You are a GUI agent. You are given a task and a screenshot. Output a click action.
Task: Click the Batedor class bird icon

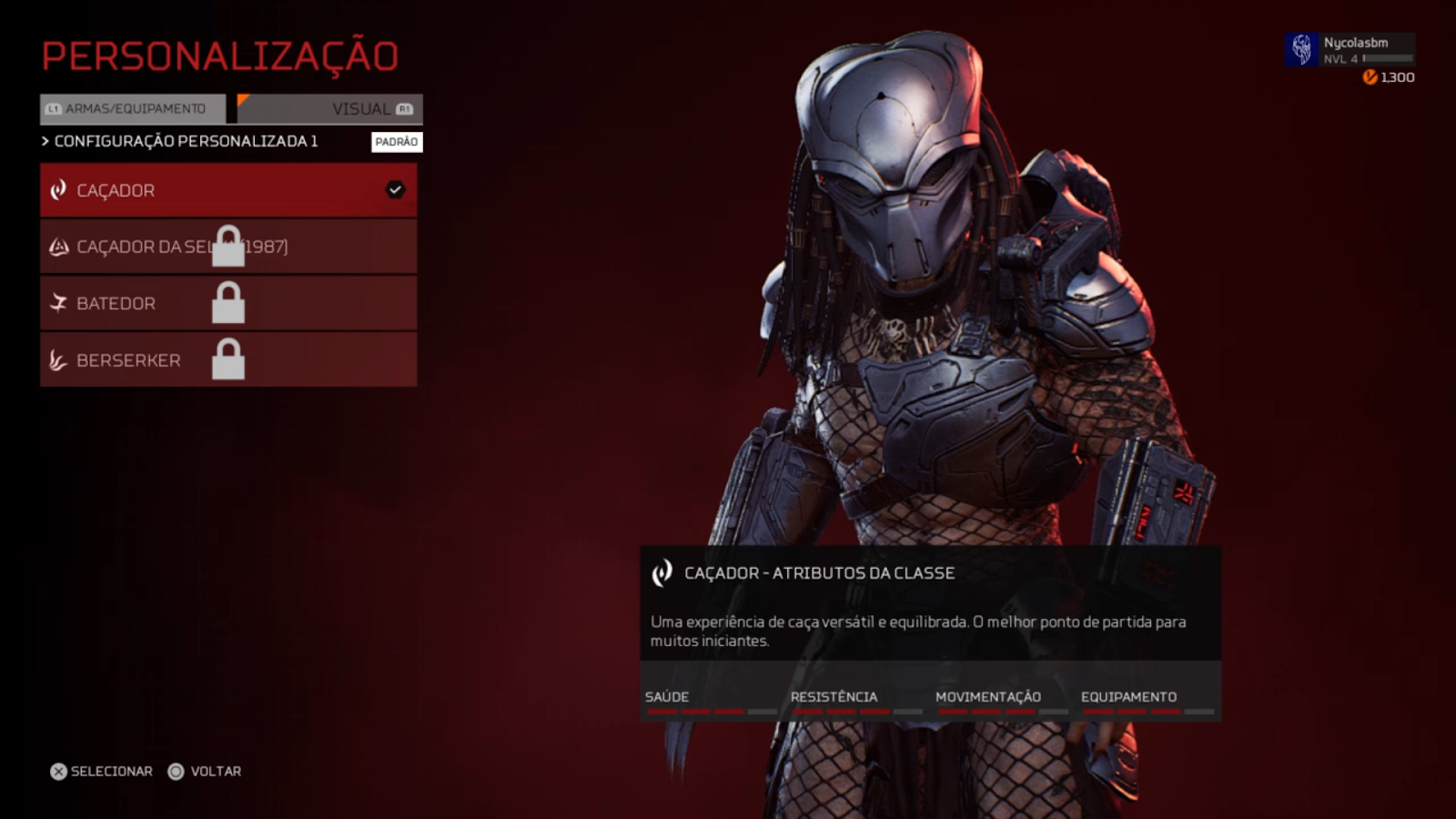[x=56, y=302]
